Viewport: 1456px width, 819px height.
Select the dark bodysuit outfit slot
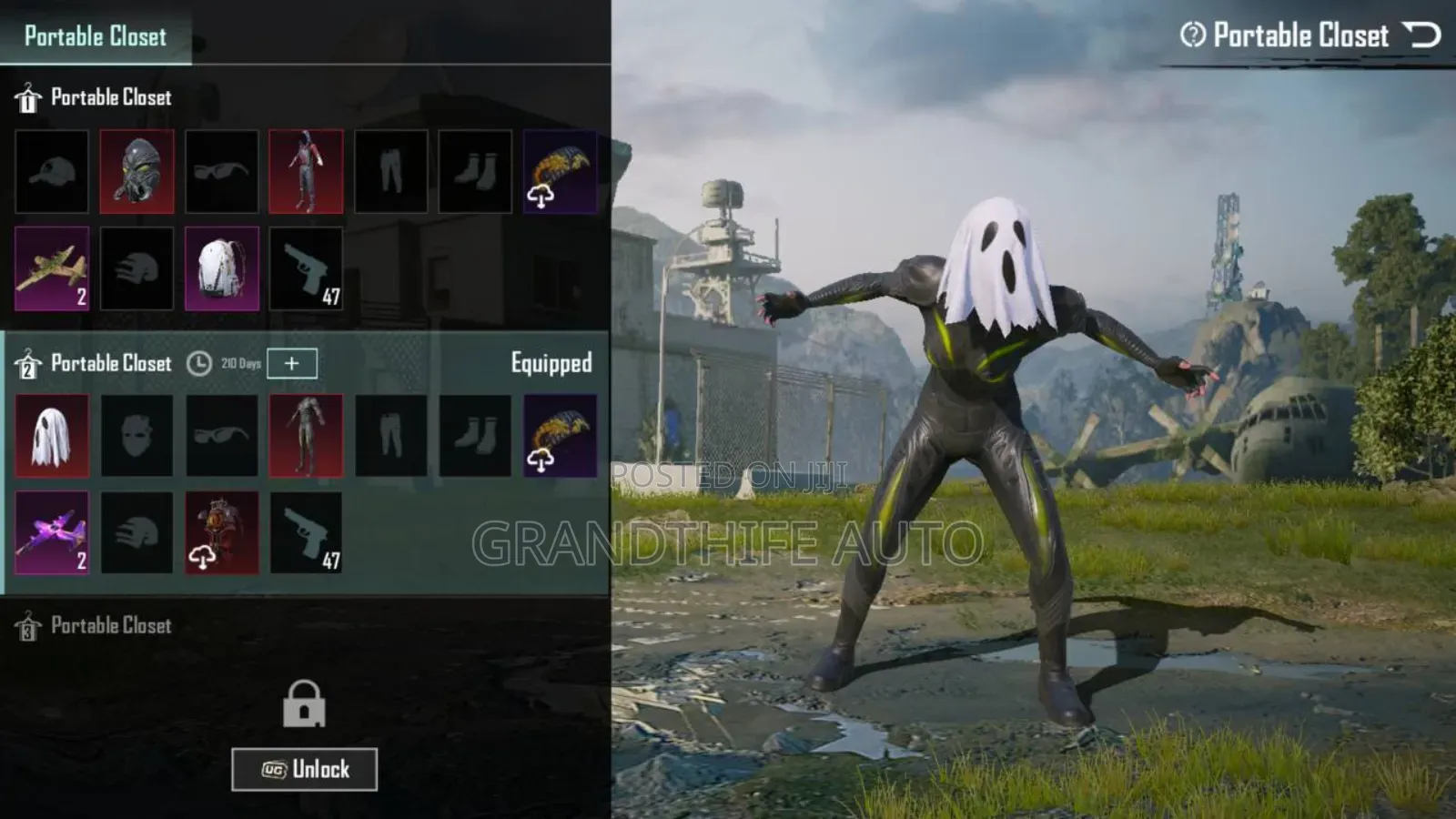[x=306, y=436]
